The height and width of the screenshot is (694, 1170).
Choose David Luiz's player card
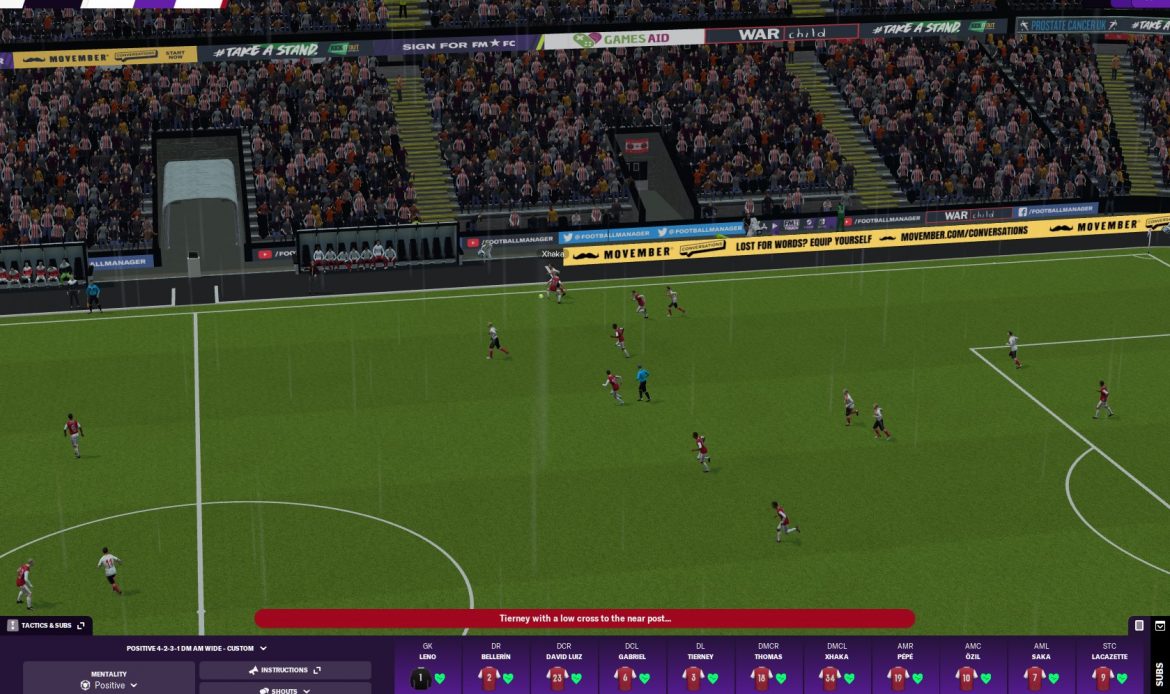coord(564,668)
